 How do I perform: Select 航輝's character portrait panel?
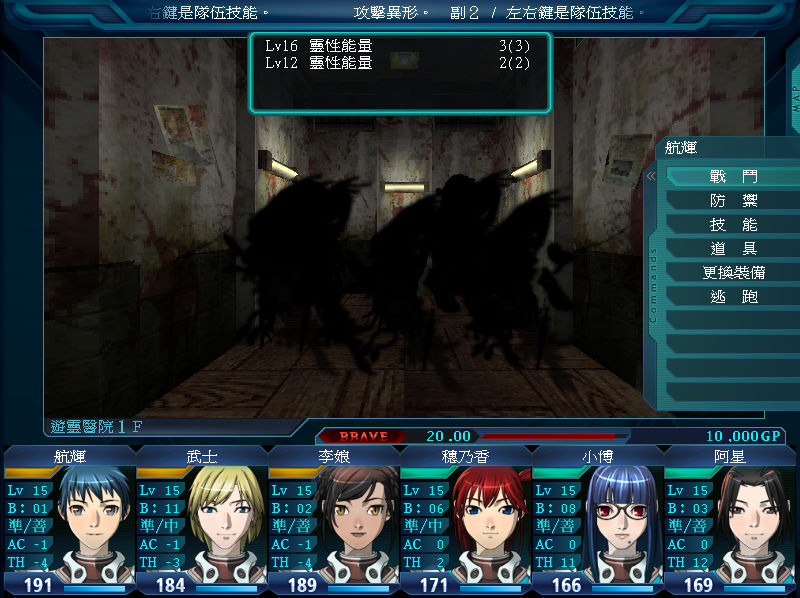70,520
